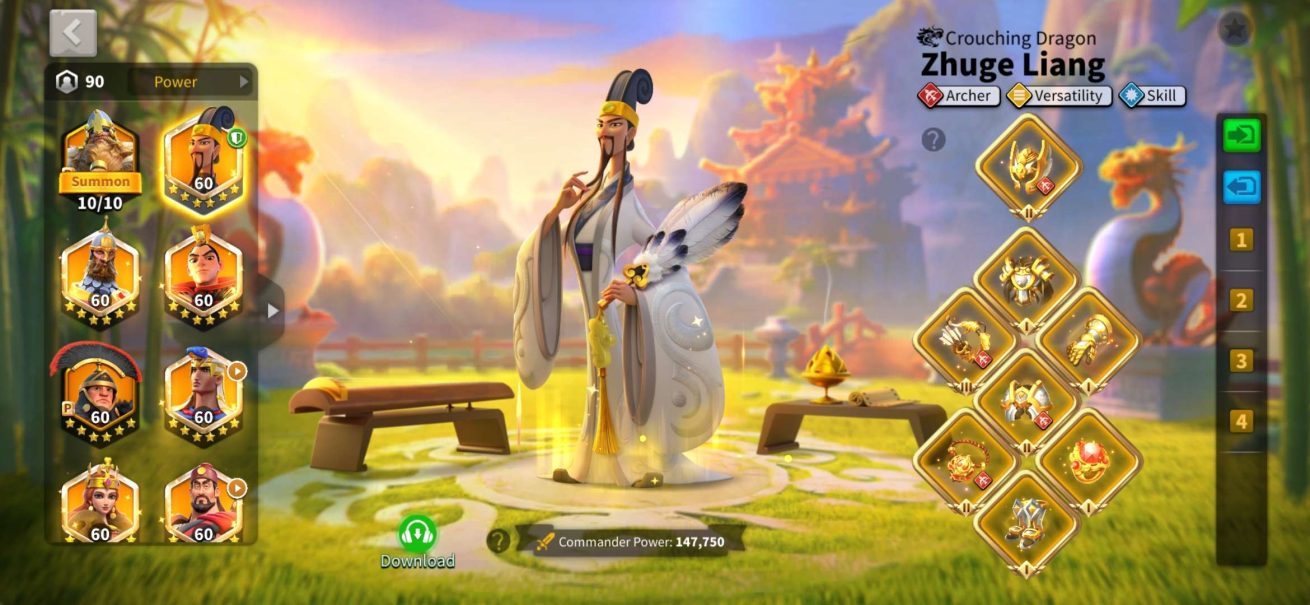Viewport: 1310px width, 605px height.
Task: Click the green equip-in arrow button
Action: click(x=1241, y=136)
